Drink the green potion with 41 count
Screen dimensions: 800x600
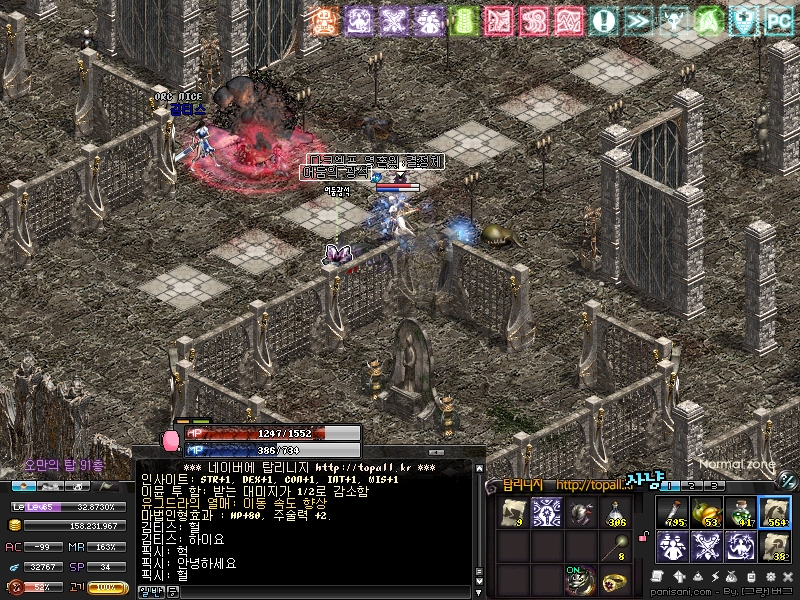740,512
